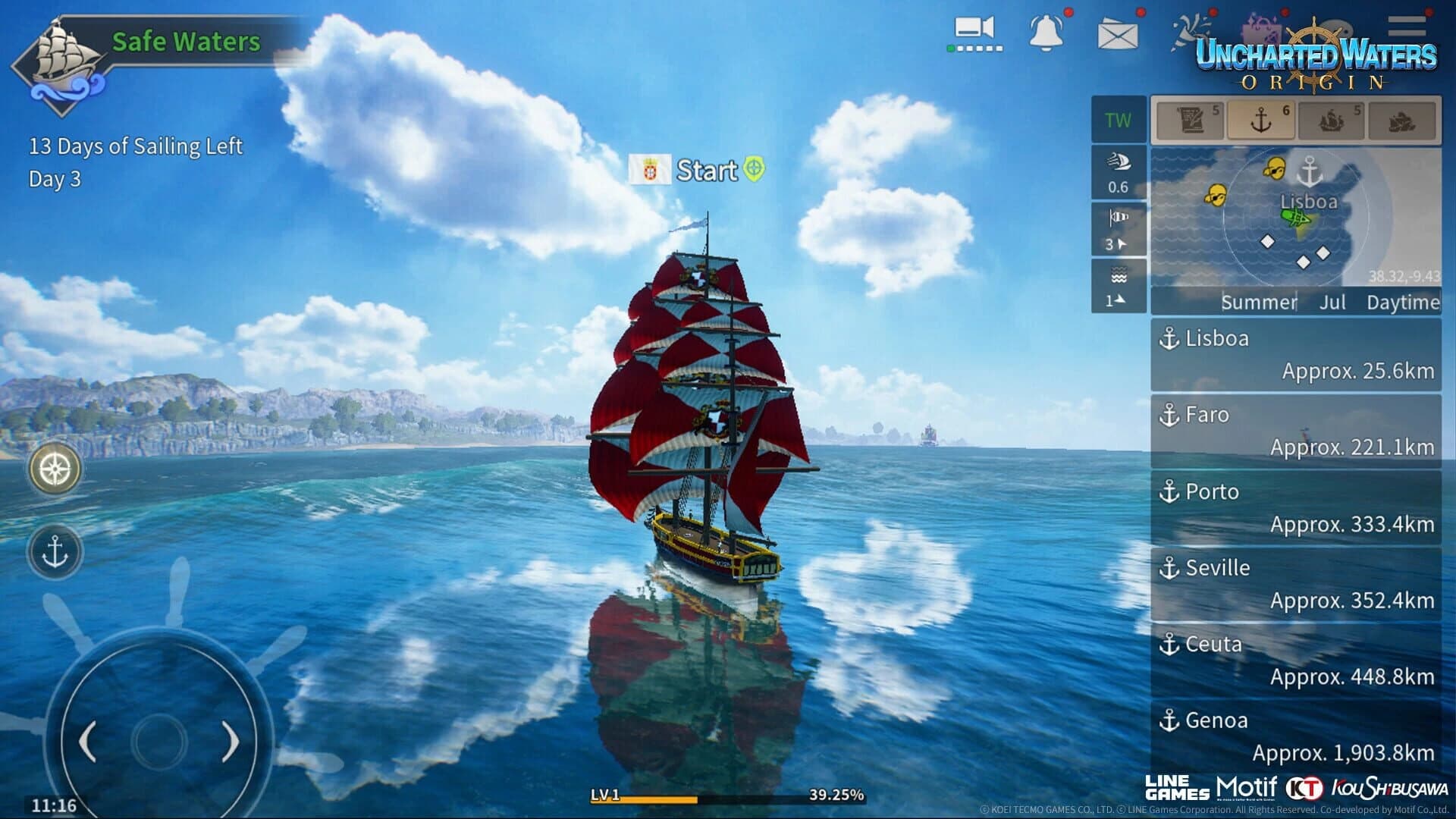
Task: Open the notification bell
Action: coord(1045,32)
